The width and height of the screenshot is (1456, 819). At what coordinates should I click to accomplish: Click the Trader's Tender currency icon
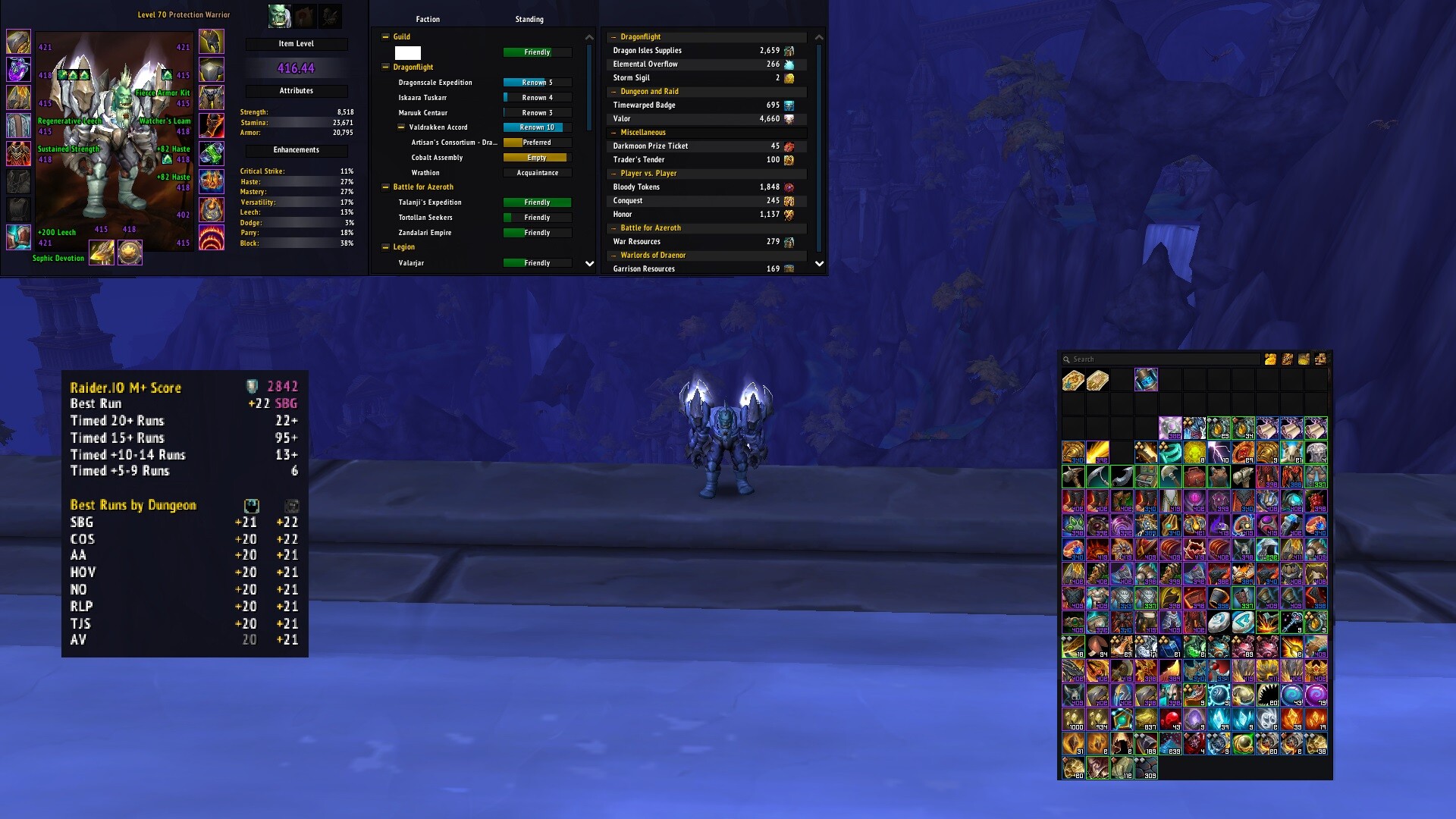click(789, 160)
